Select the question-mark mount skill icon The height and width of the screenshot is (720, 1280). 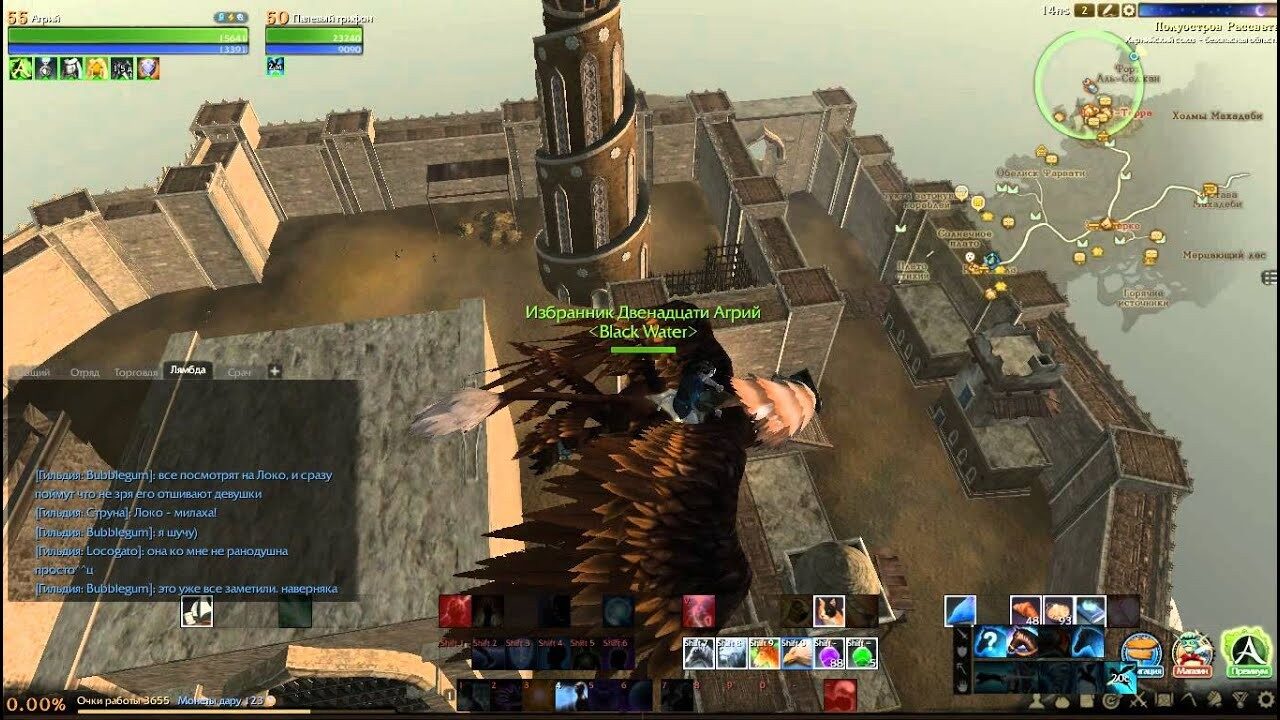pos(990,641)
